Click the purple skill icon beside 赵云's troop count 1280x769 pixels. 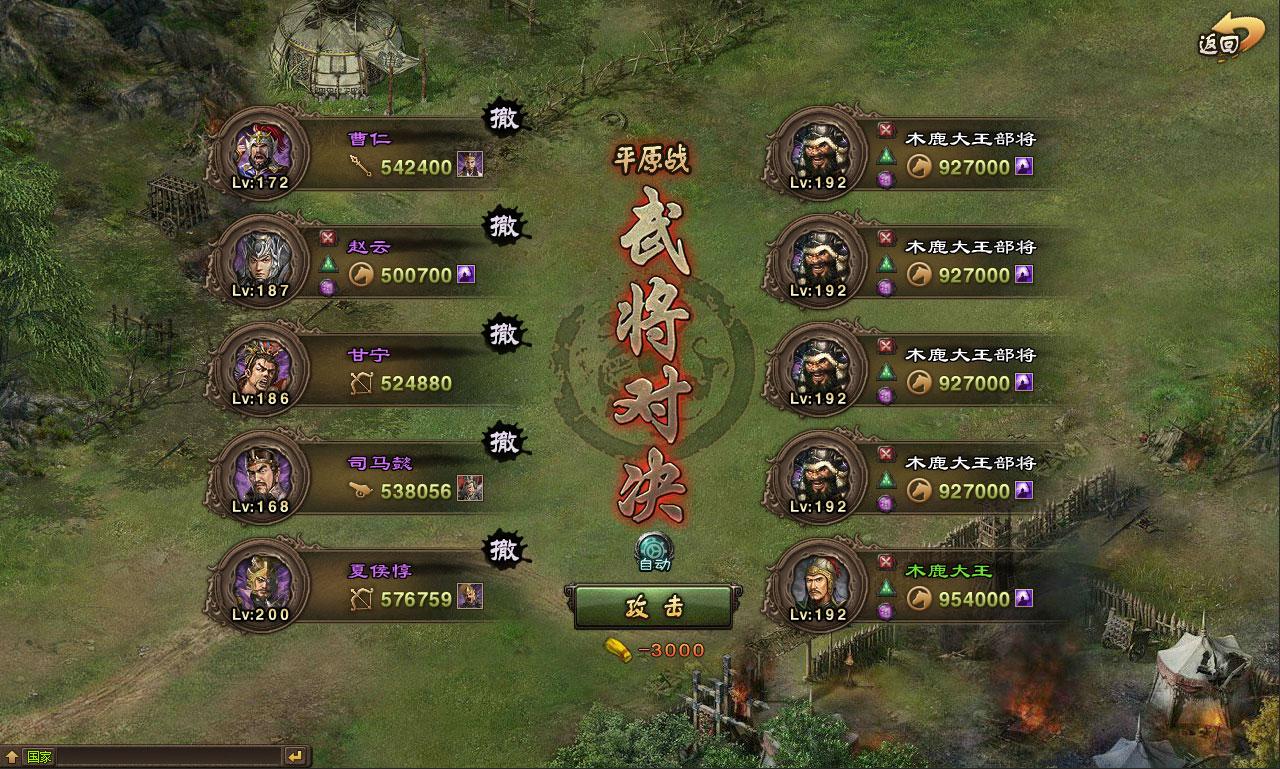coord(466,274)
